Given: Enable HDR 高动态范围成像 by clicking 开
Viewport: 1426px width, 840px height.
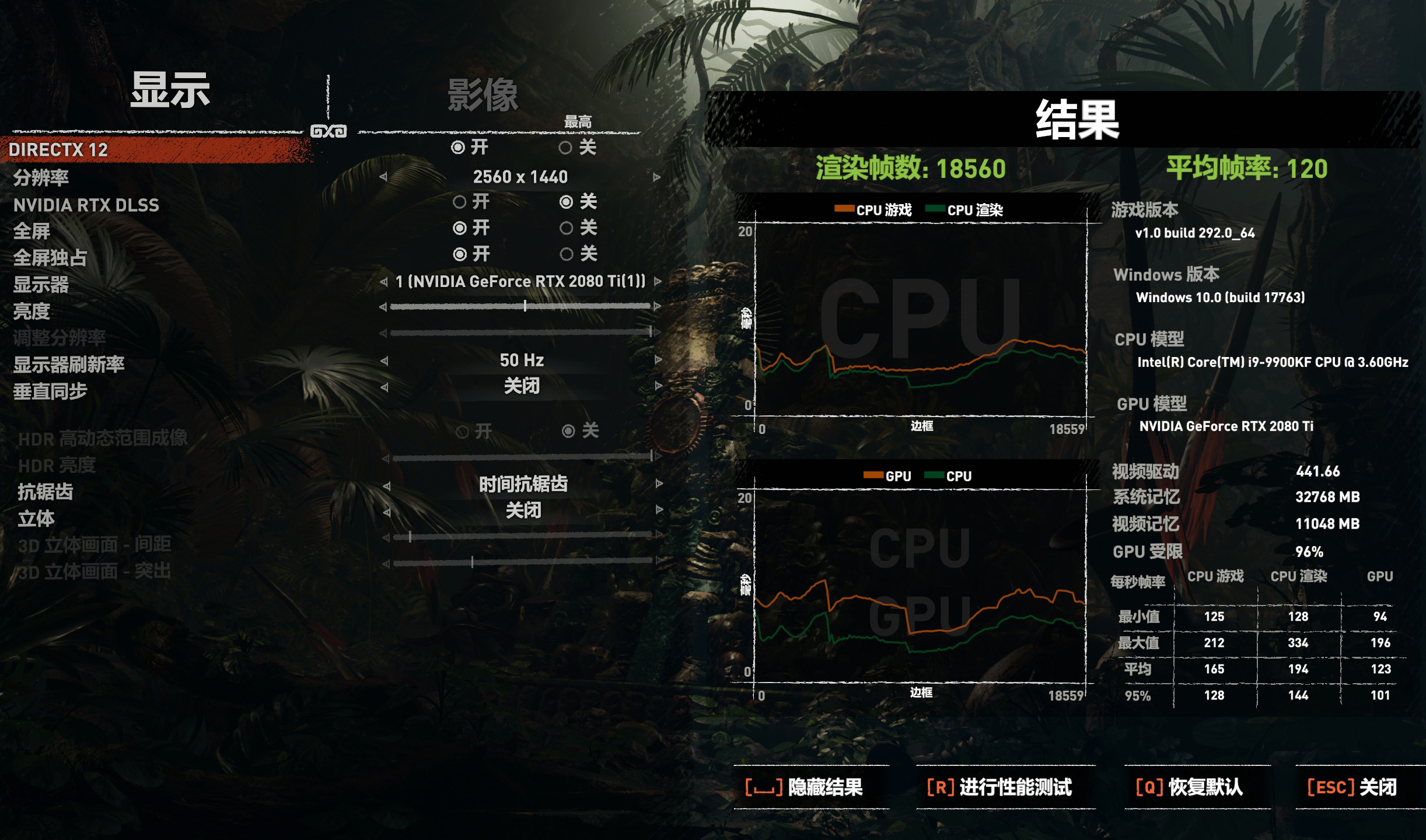Looking at the screenshot, I should [x=464, y=433].
